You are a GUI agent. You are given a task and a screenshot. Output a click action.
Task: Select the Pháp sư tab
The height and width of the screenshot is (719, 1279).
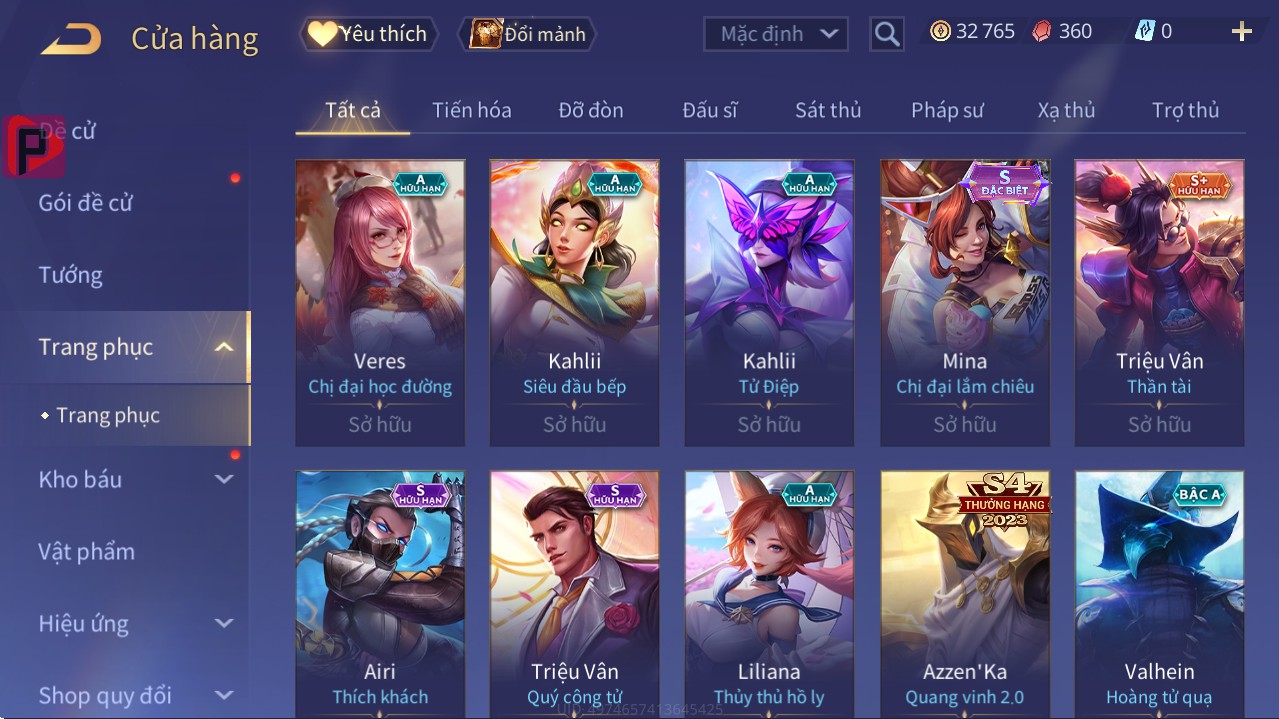pyautogui.click(x=947, y=110)
